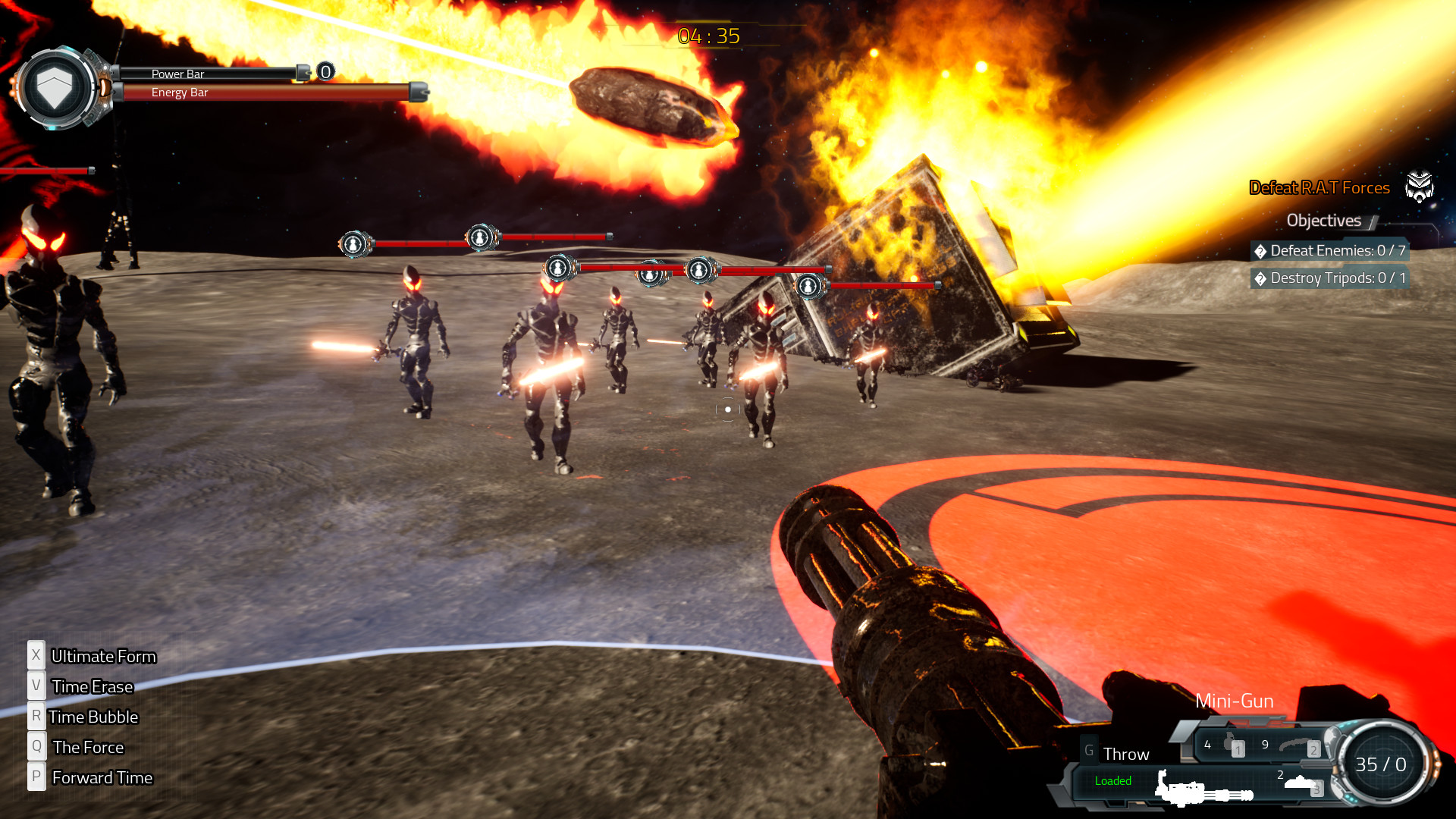Click the R.A.T Forces faction emblem
Screen dimensions: 1456x819
pyautogui.click(x=1419, y=187)
